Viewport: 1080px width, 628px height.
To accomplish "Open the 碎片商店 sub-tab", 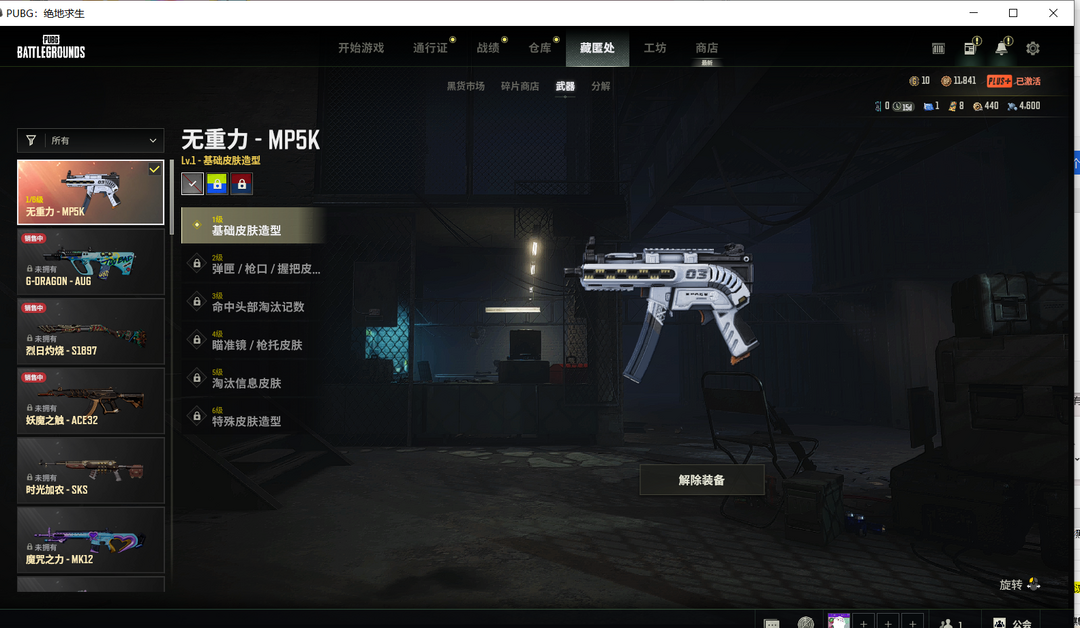I will coord(519,86).
